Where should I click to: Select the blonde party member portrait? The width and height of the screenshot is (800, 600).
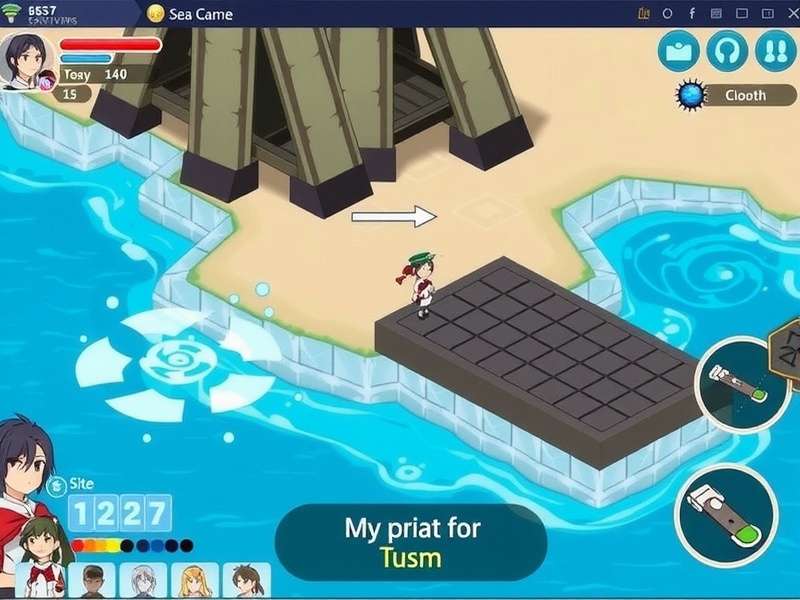click(x=194, y=581)
